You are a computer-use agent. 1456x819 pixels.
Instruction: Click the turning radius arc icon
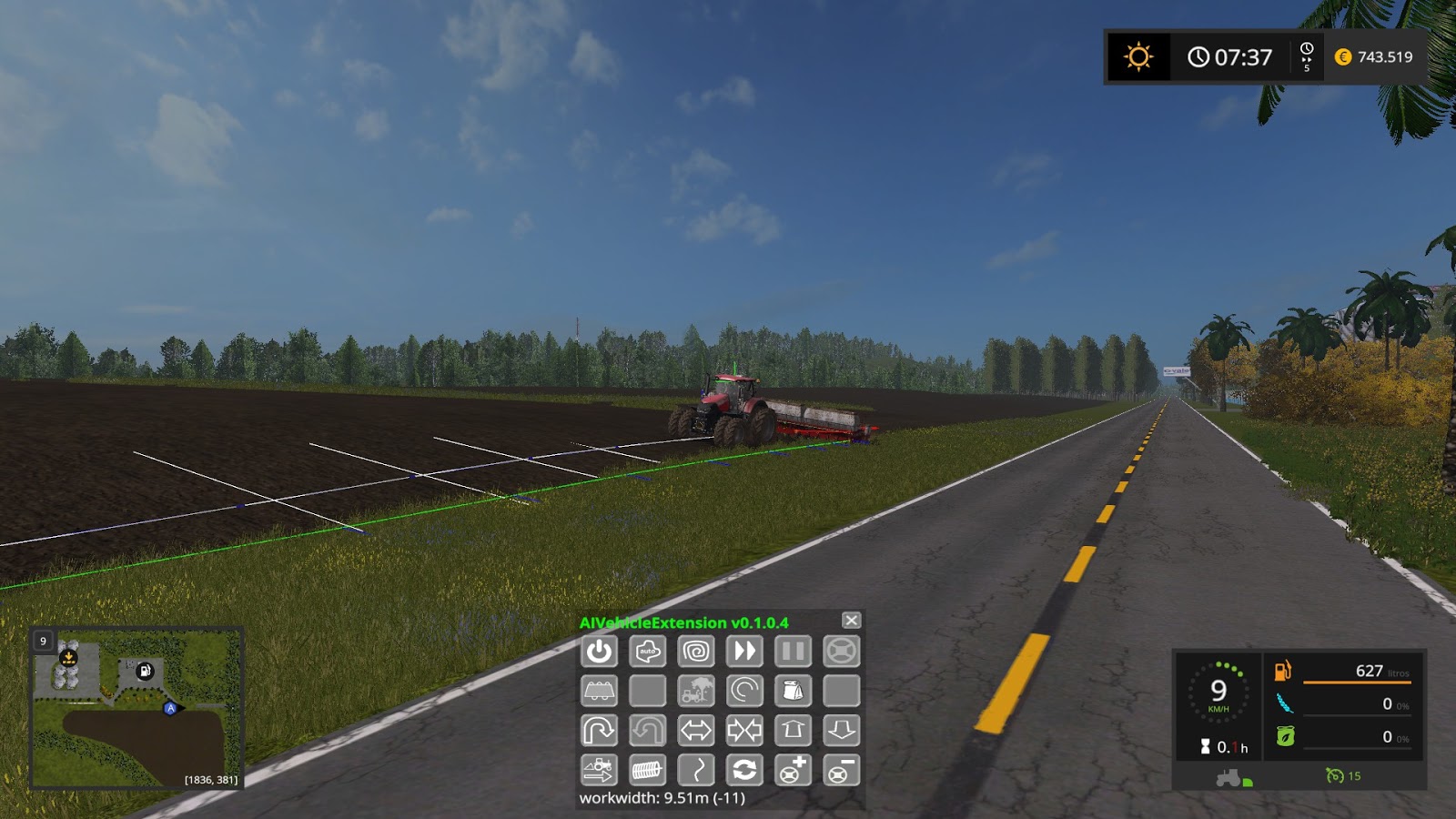point(746,692)
